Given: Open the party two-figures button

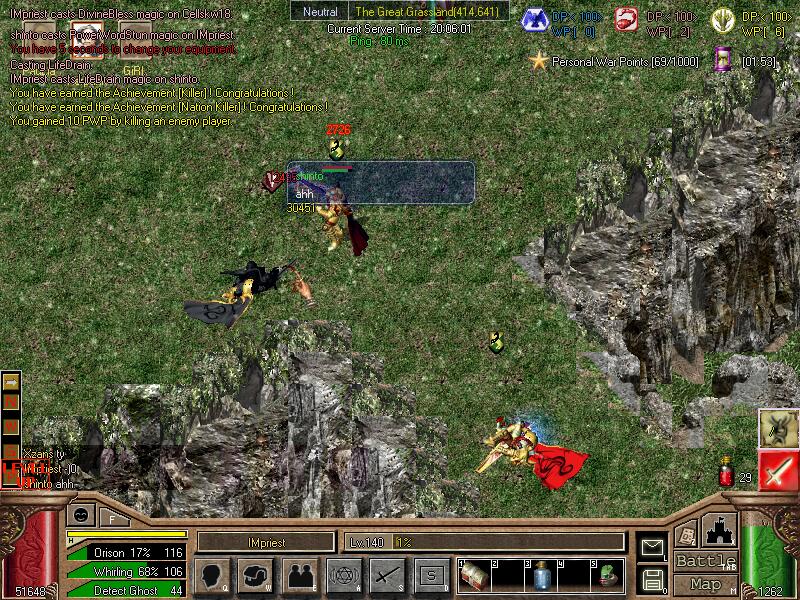Looking at the screenshot, I should pos(299,574).
